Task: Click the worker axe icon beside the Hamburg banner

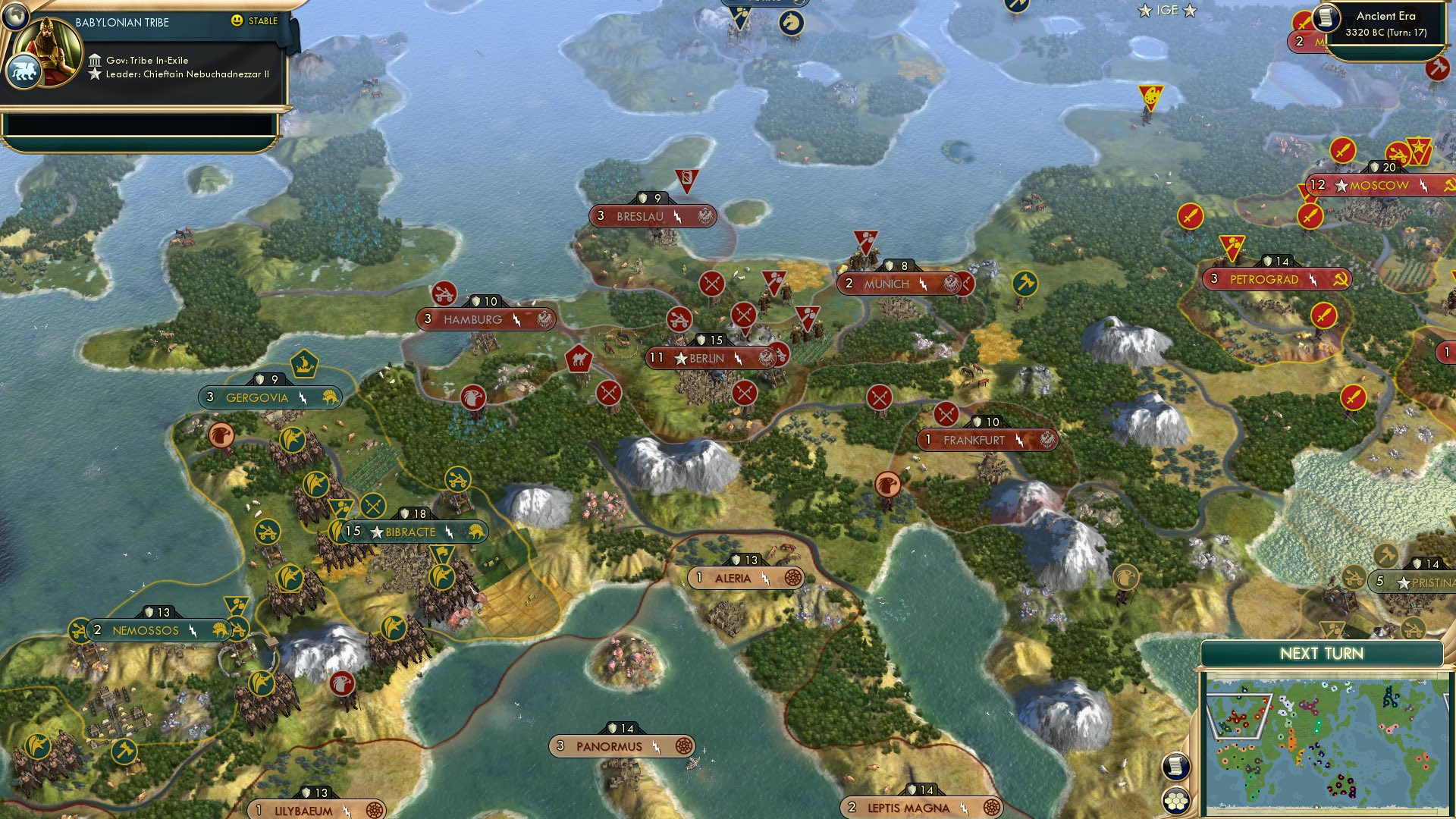Action: coord(445,292)
